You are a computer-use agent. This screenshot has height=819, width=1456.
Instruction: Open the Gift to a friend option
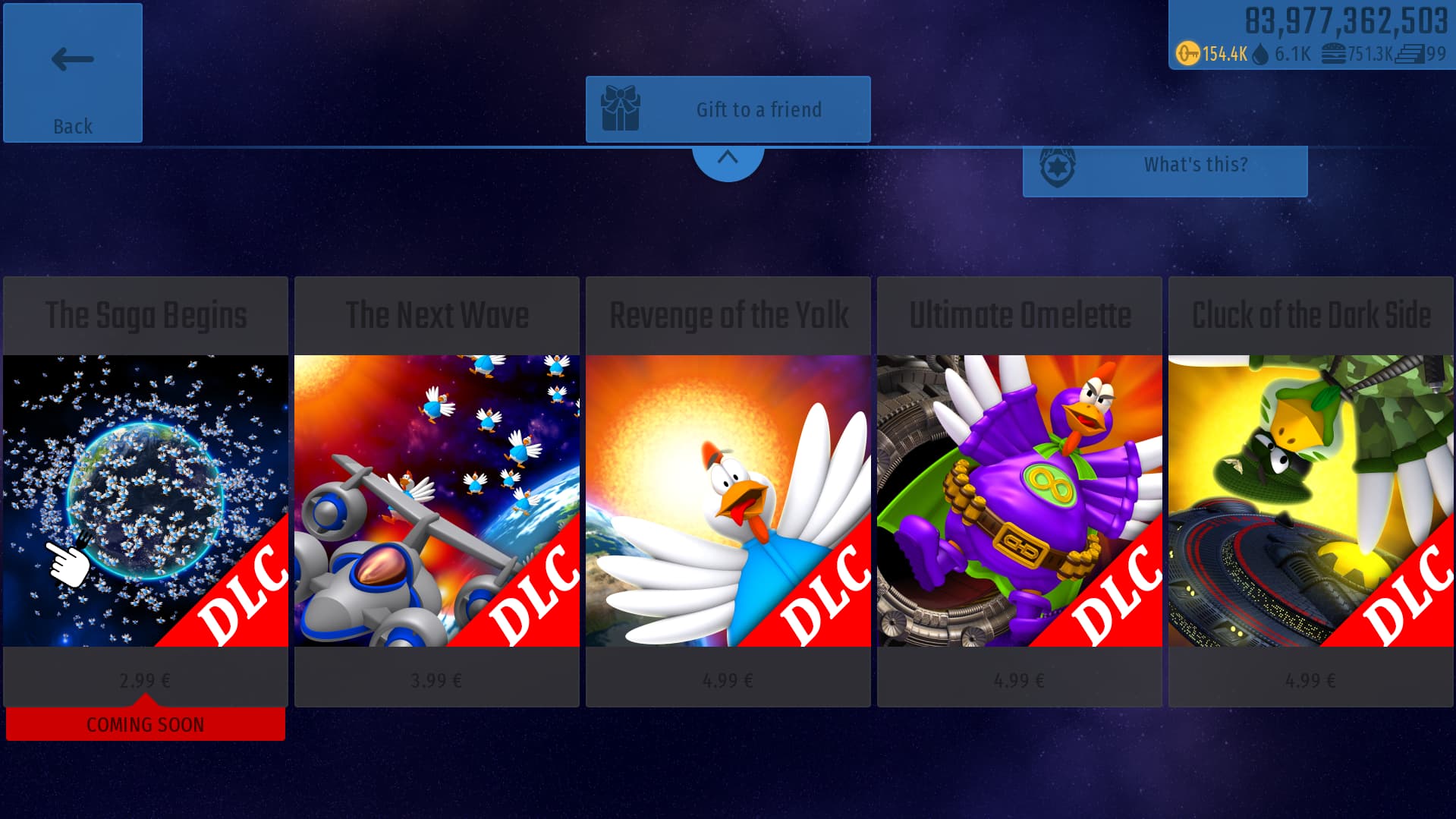(x=728, y=109)
